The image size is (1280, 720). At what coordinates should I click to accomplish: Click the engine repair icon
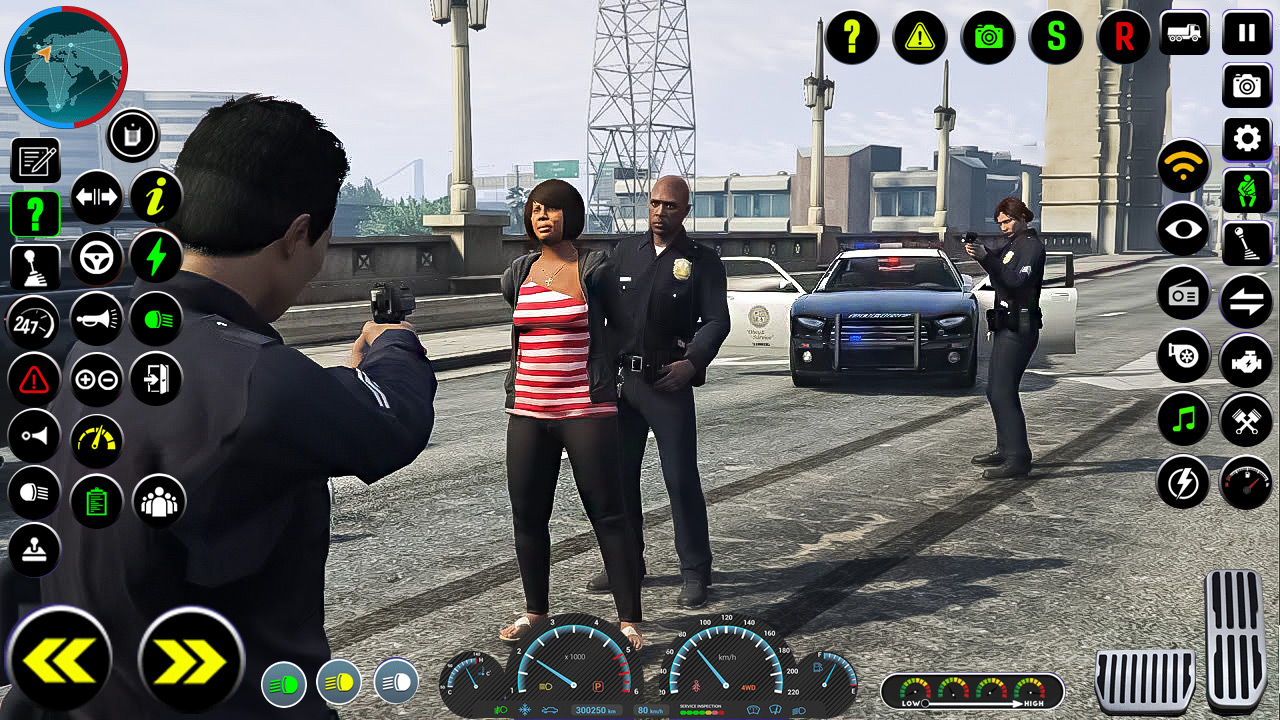click(x=1245, y=357)
